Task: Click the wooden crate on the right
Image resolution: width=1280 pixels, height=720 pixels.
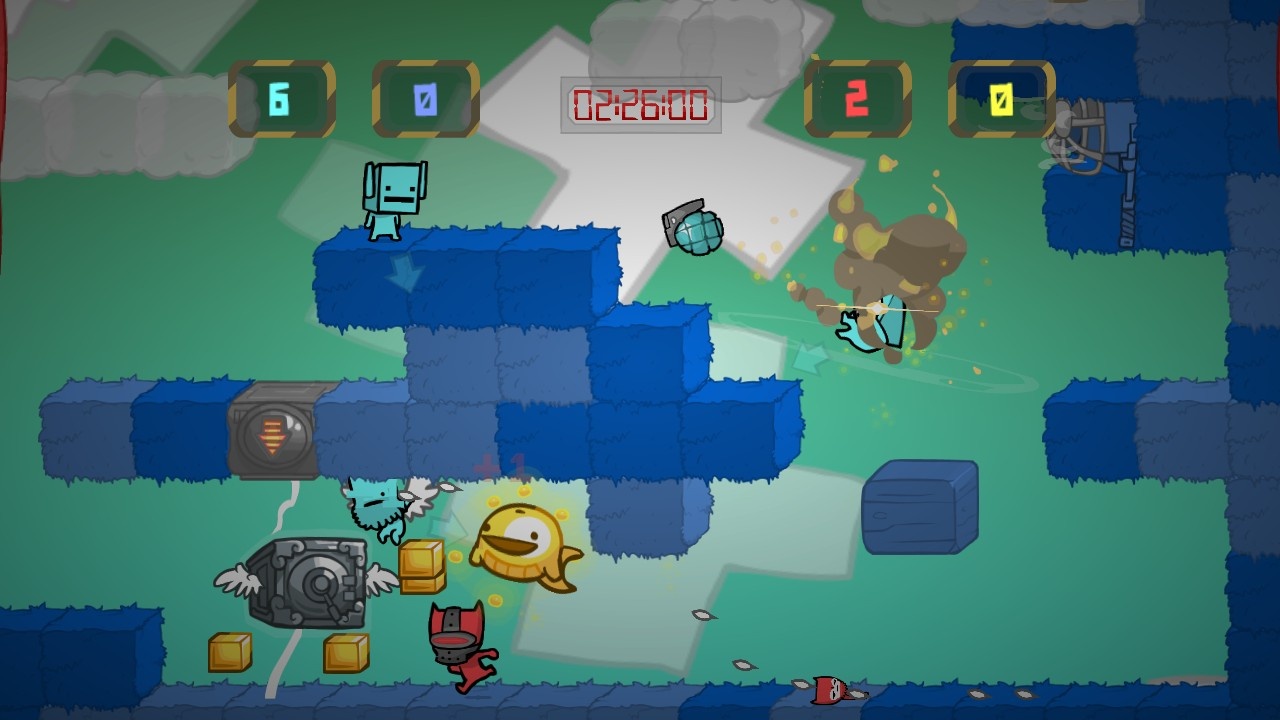Action: 915,505
